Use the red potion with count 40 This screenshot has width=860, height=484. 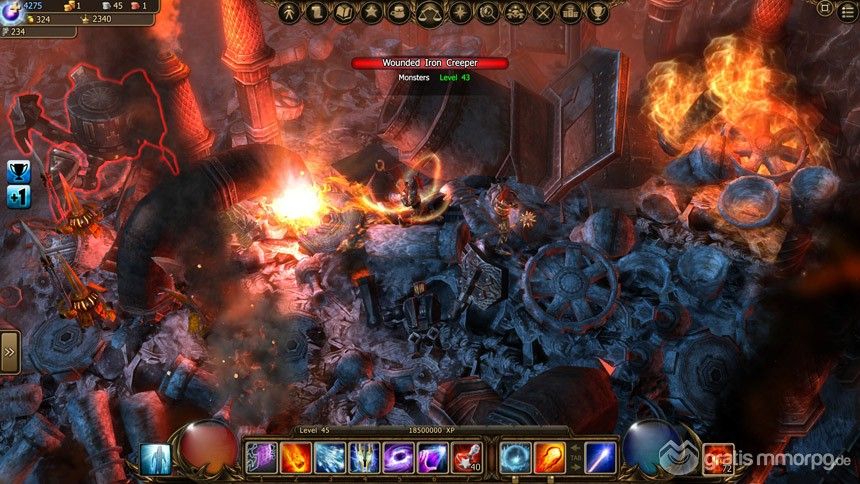click(x=466, y=458)
